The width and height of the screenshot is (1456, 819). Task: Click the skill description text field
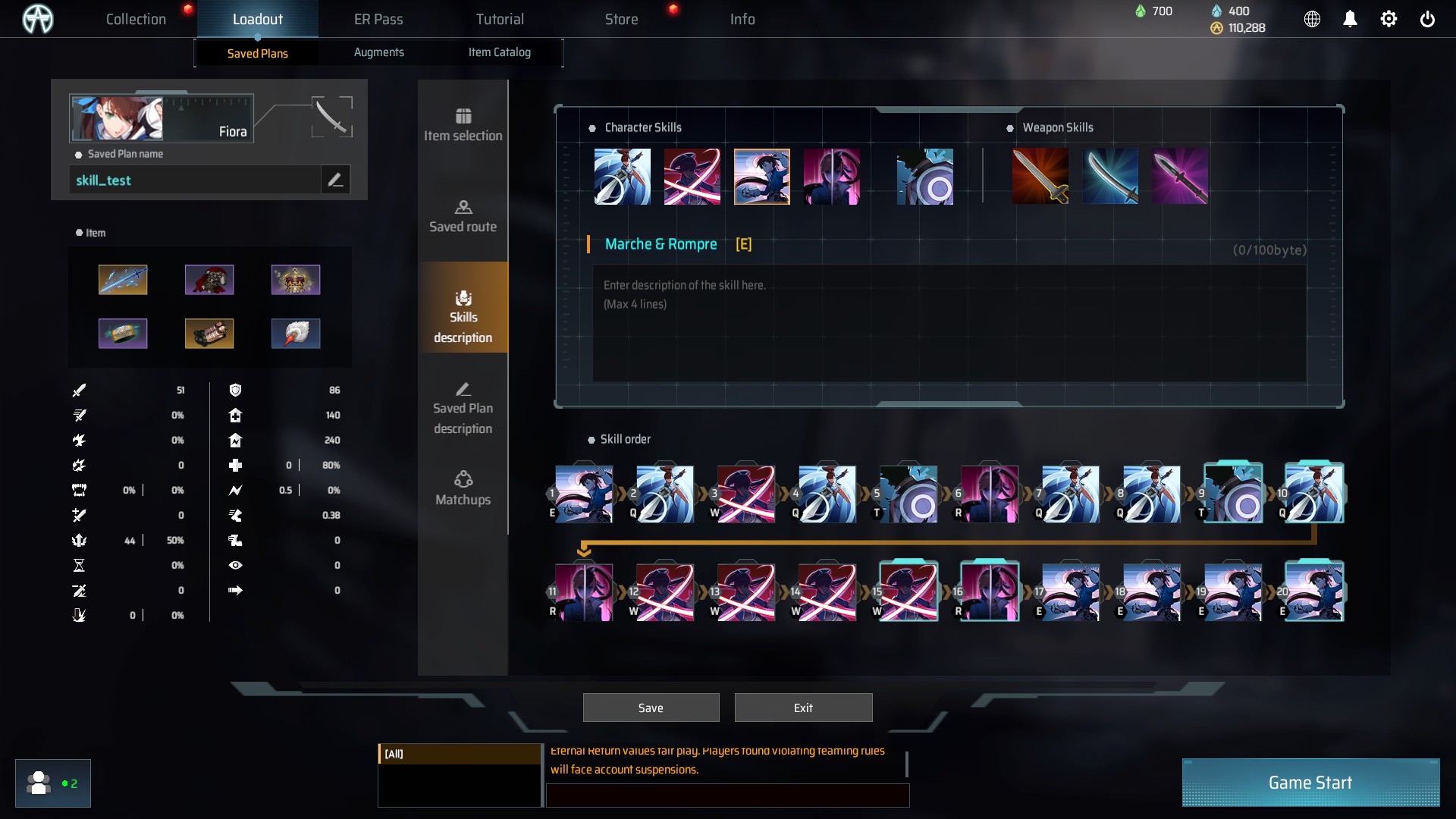click(948, 322)
